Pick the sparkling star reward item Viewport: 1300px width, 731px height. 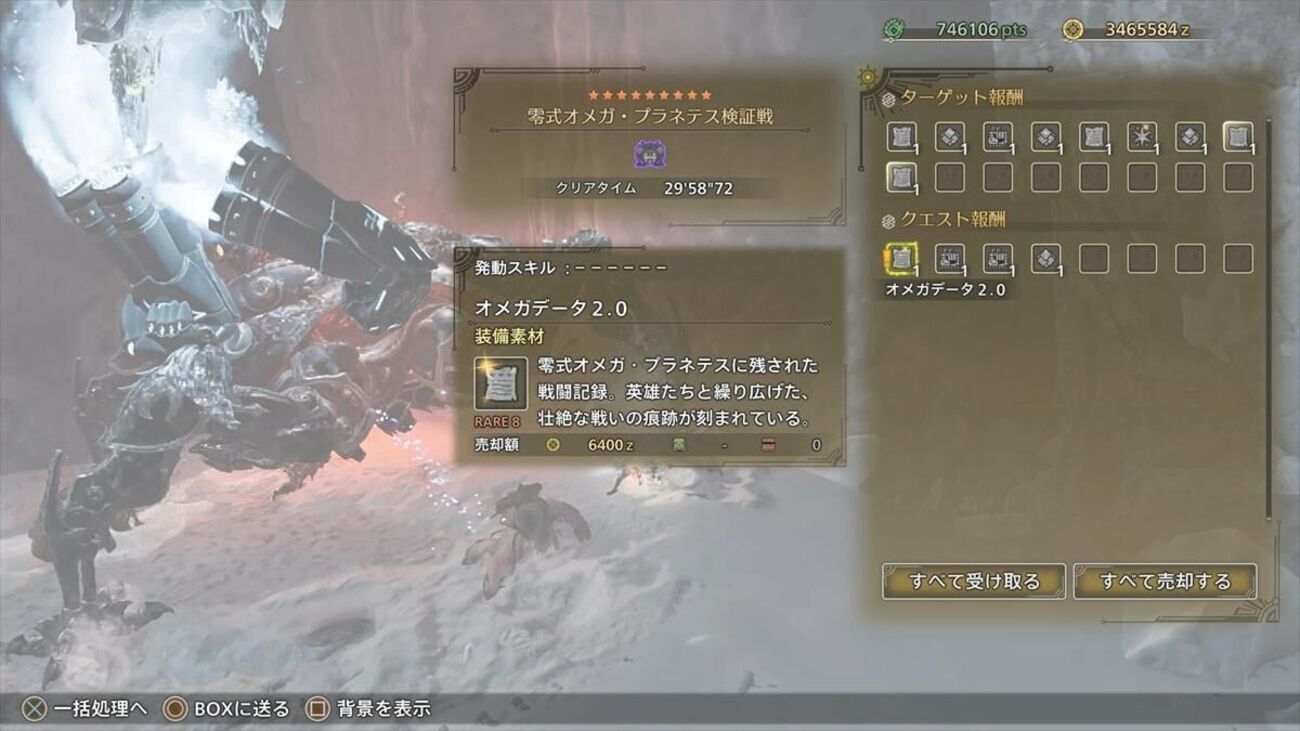pyautogui.click(x=1142, y=137)
